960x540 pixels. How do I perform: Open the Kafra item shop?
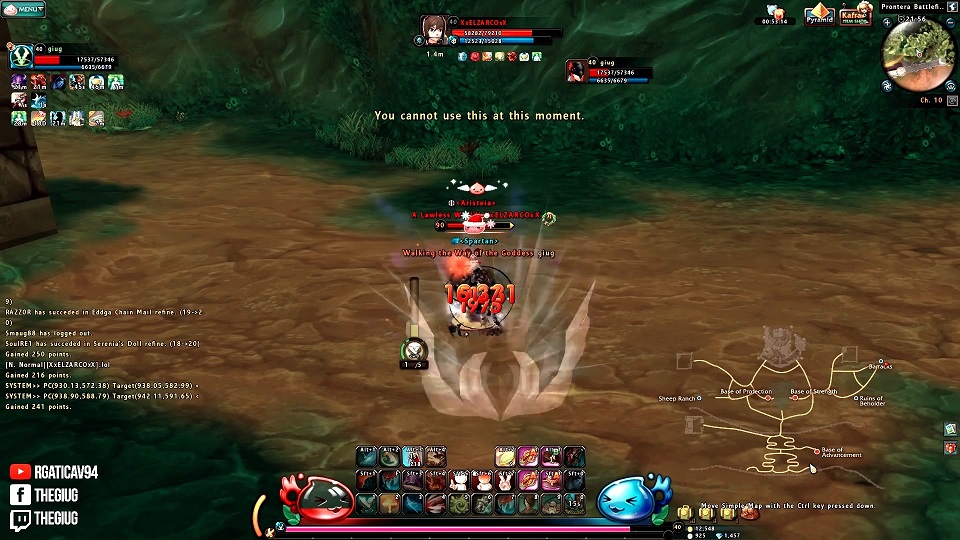[853, 16]
